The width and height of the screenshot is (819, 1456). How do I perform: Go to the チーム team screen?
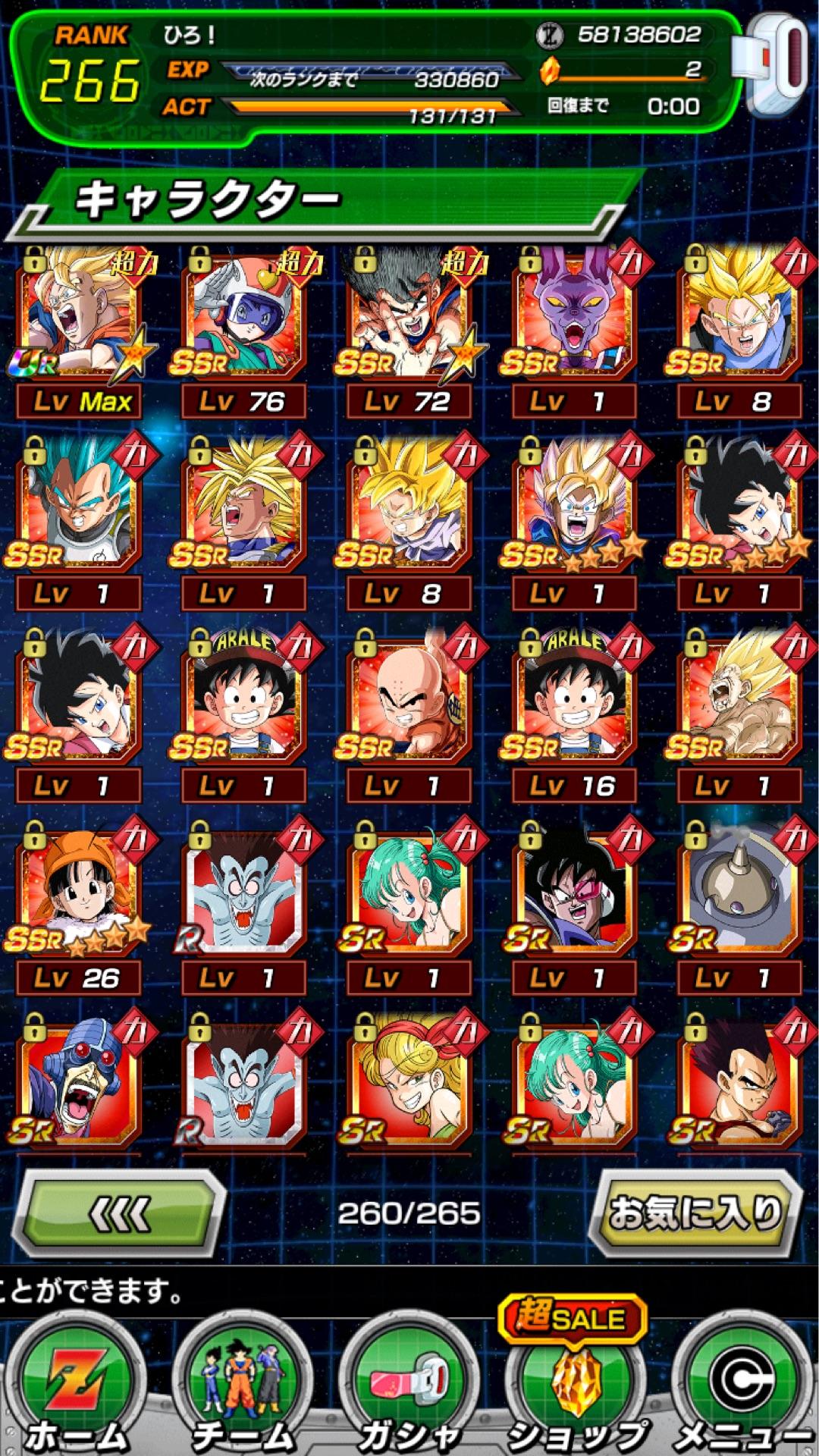coord(243,1388)
